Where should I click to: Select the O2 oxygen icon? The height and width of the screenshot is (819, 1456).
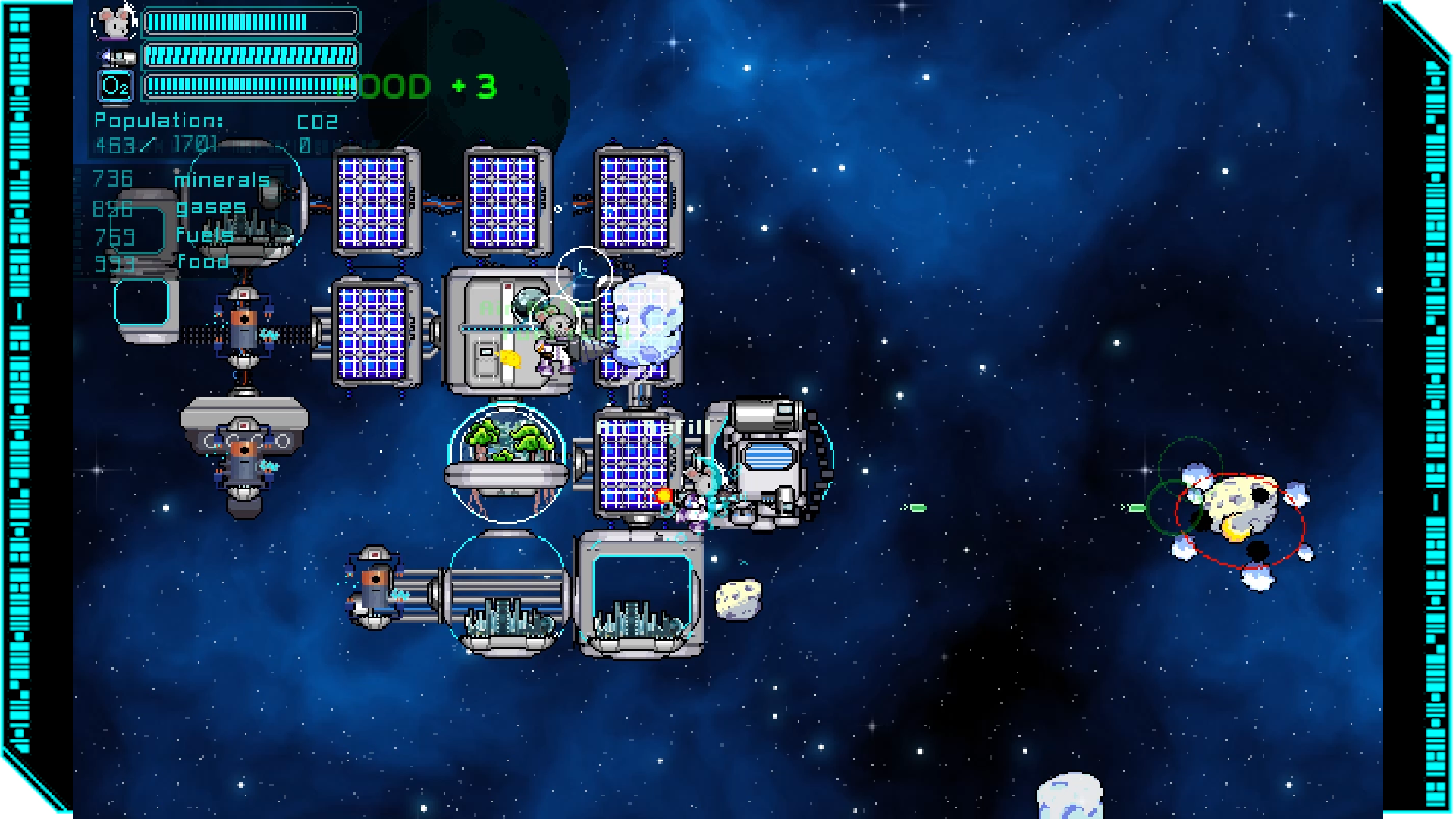tap(116, 86)
